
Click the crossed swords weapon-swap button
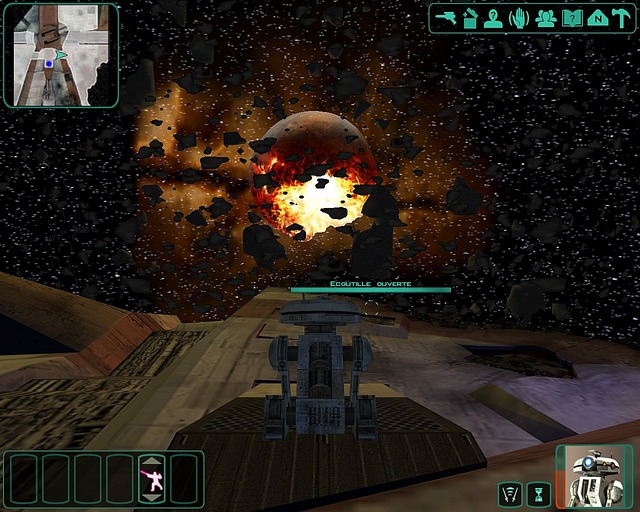coord(511,493)
